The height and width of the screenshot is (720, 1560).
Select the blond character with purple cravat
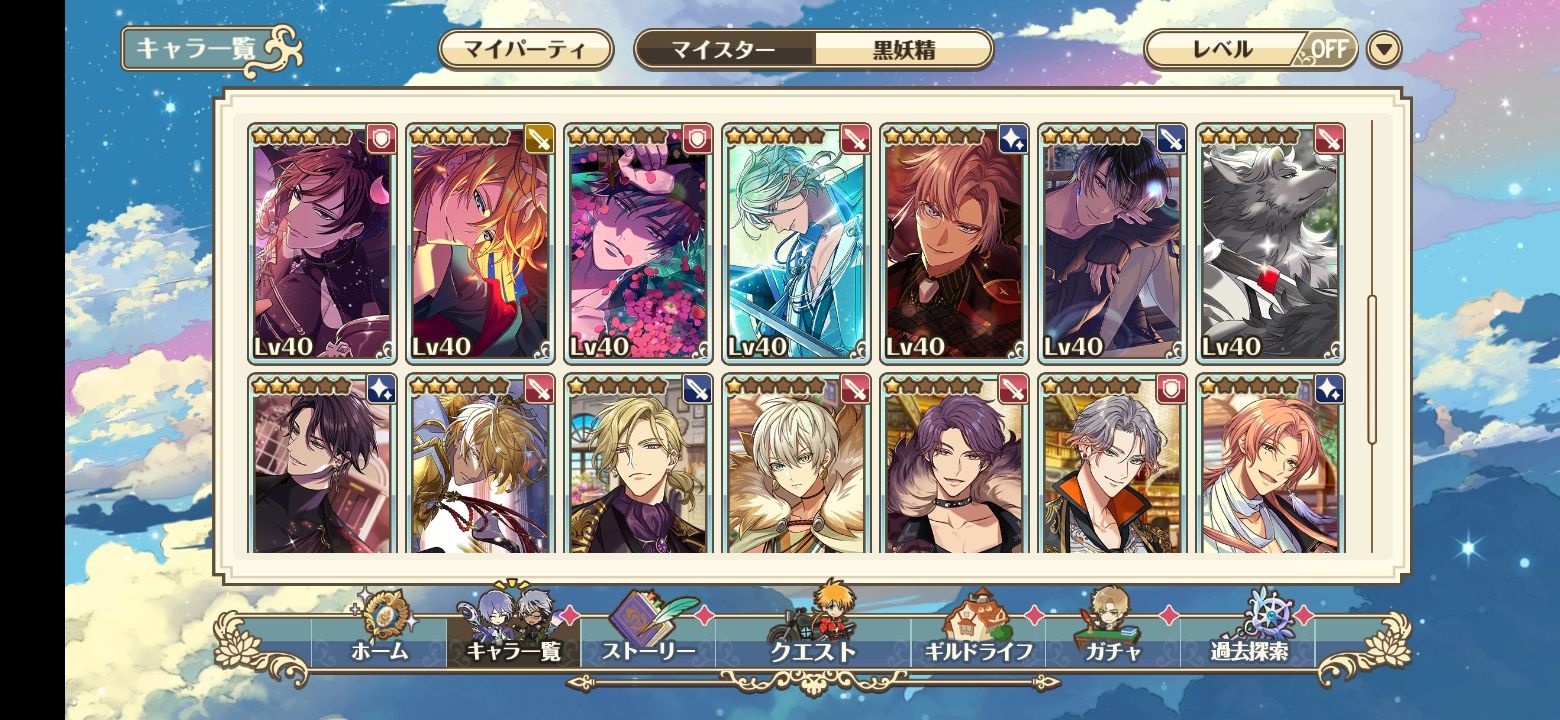tap(638, 465)
